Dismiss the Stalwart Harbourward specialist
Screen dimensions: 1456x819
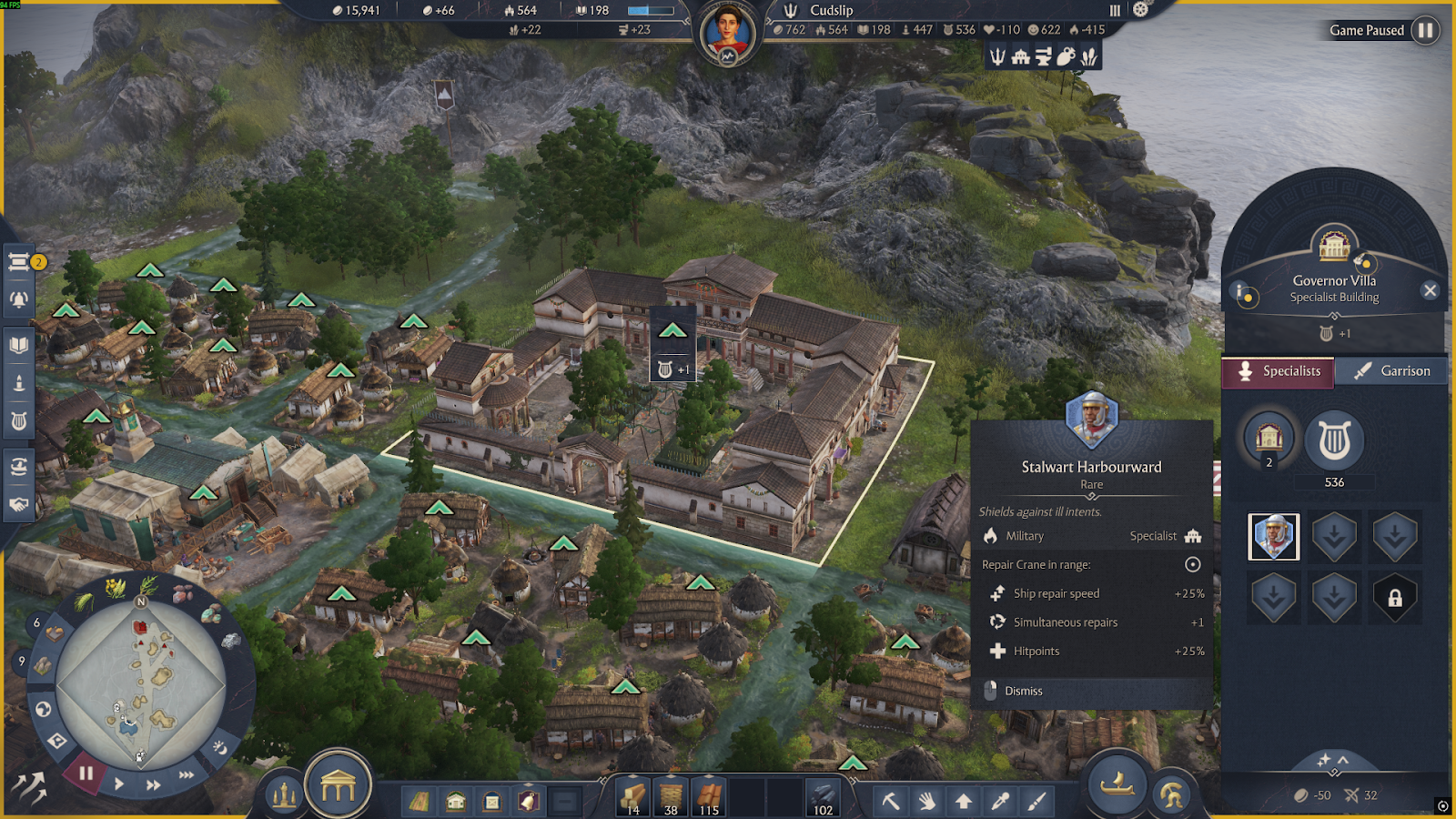coord(1023,692)
